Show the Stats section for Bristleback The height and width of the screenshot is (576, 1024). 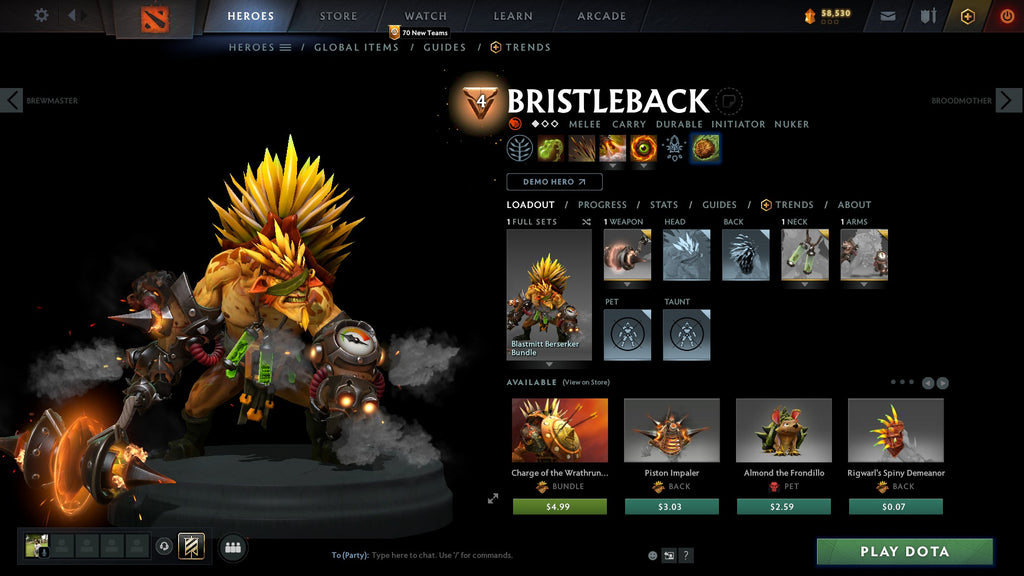pos(664,205)
